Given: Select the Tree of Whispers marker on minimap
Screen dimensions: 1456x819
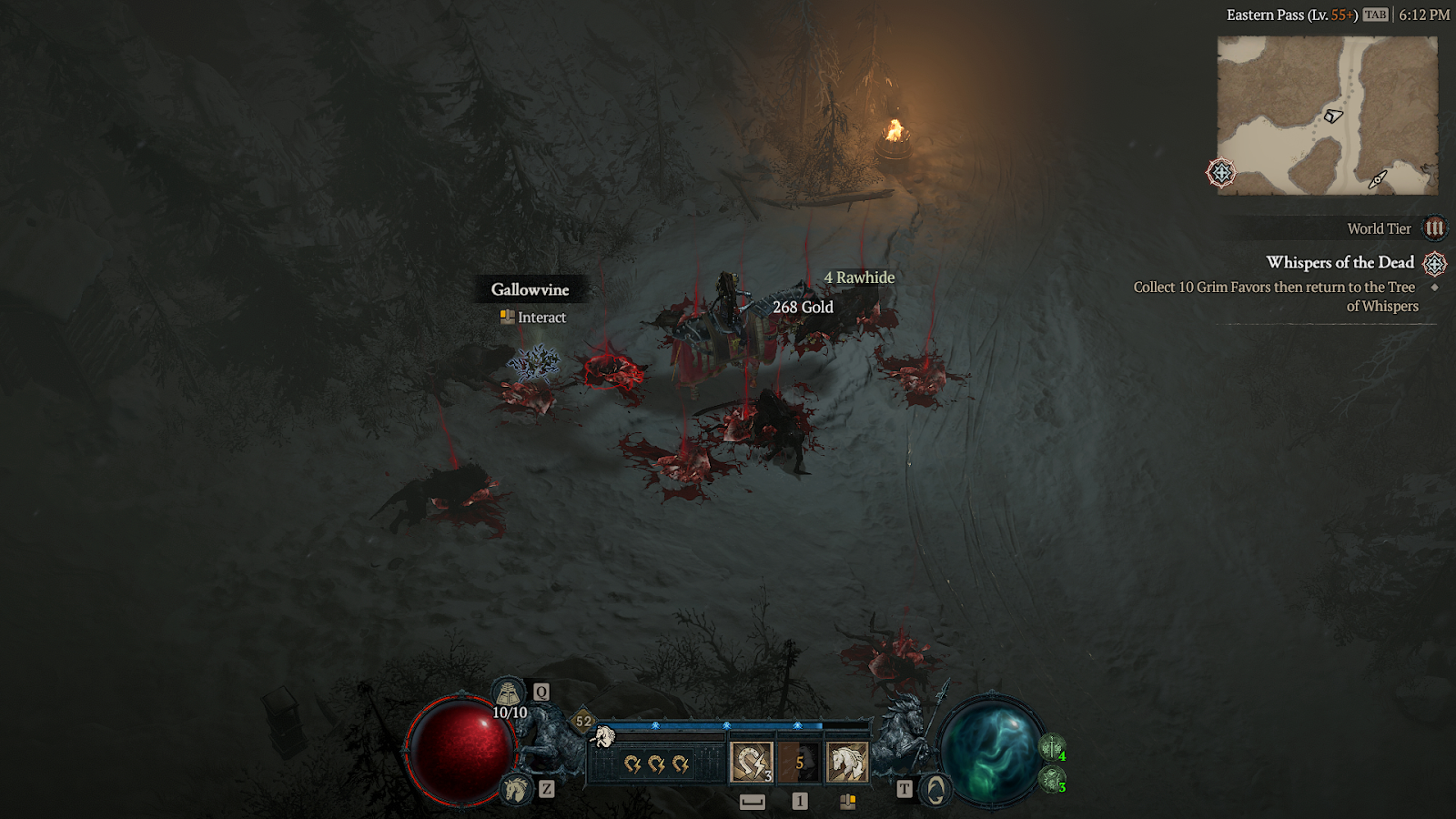Looking at the screenshot, I should pos(1221,172).
